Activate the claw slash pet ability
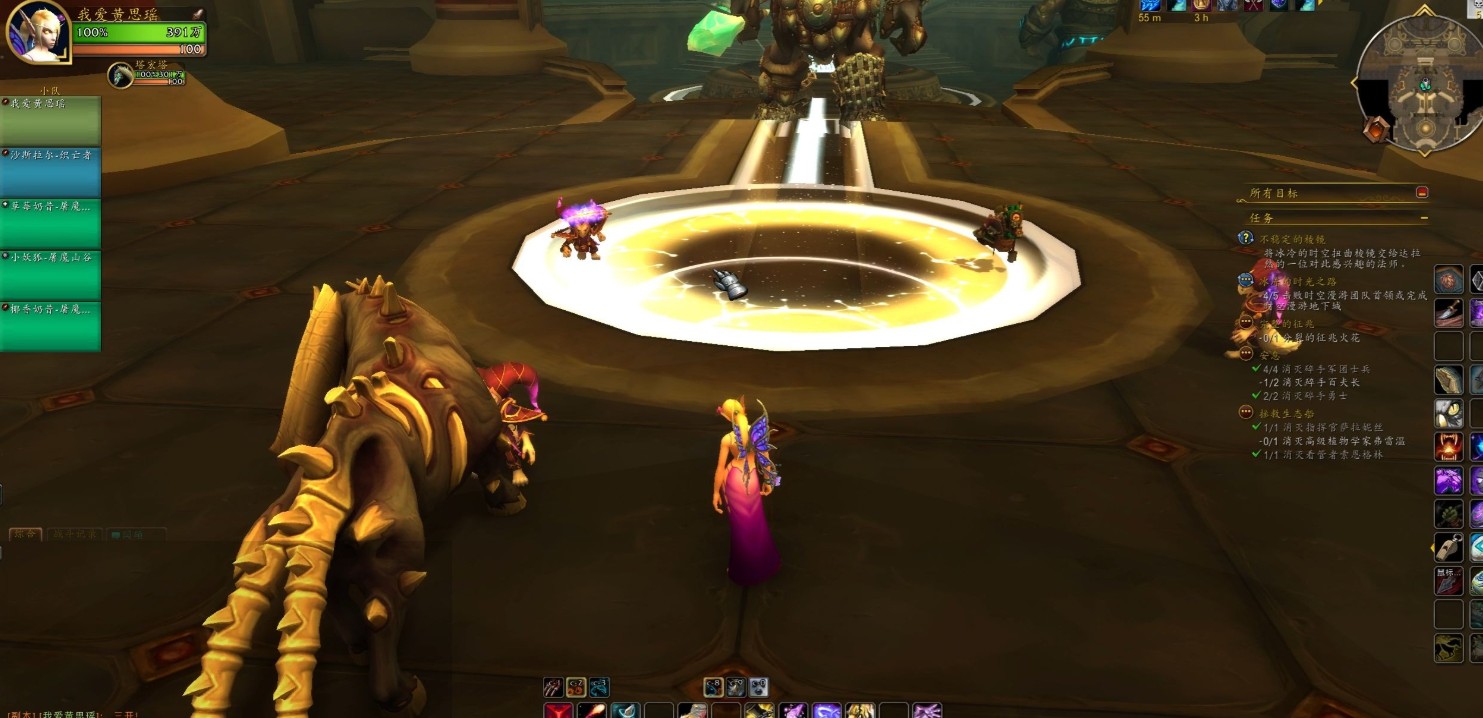 pos(553,687)
